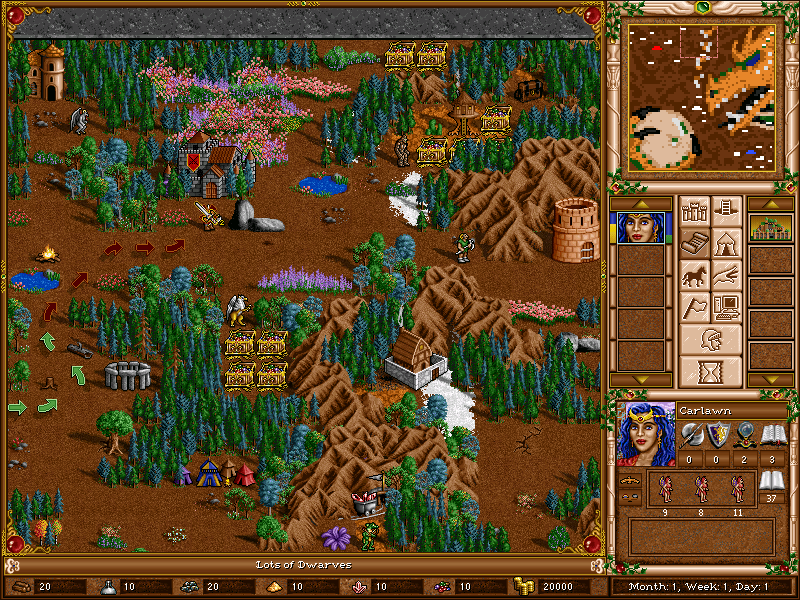Click the hero list up arrow
Image resolution: width=800 pixels, height=600 pixels.
[638, 204]
